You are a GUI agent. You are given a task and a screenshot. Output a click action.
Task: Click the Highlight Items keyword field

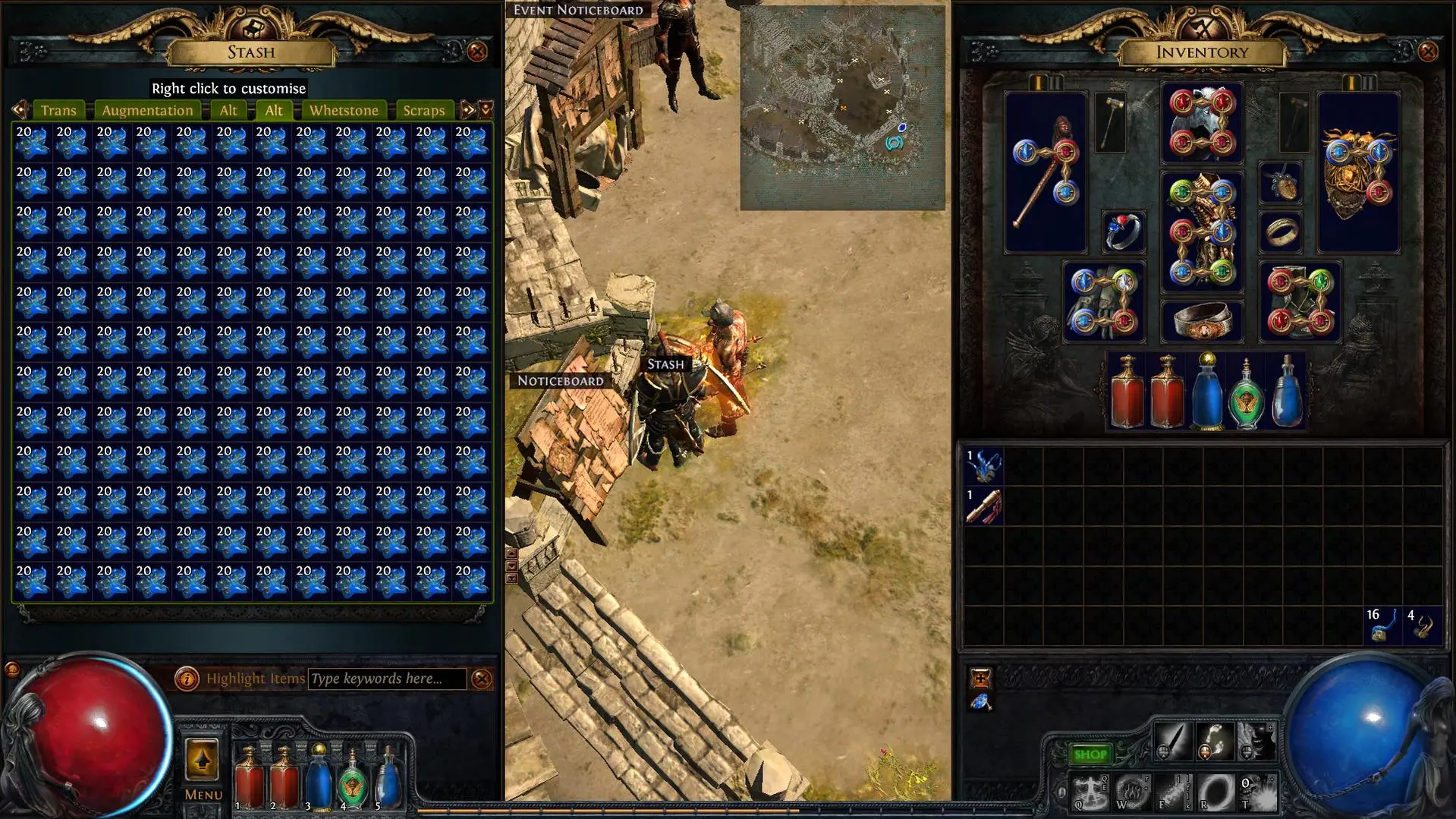pyautogui.click(x=387, y=679)
